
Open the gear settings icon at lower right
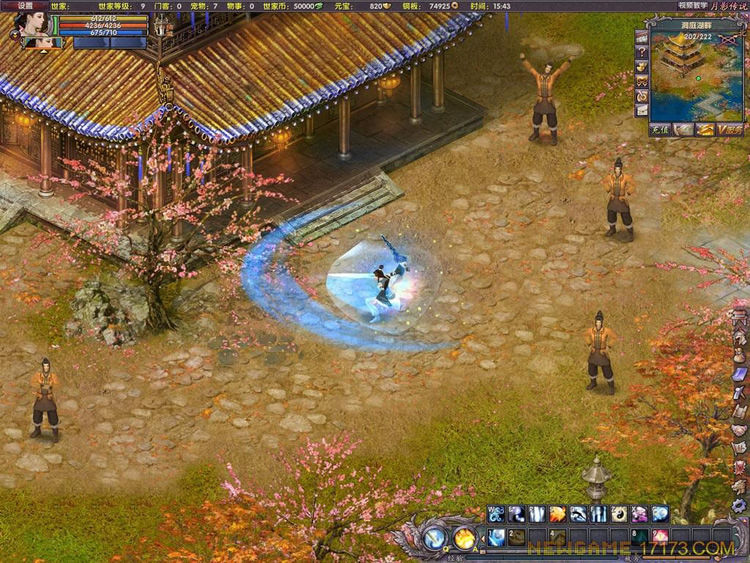click(x=739, y=505)
